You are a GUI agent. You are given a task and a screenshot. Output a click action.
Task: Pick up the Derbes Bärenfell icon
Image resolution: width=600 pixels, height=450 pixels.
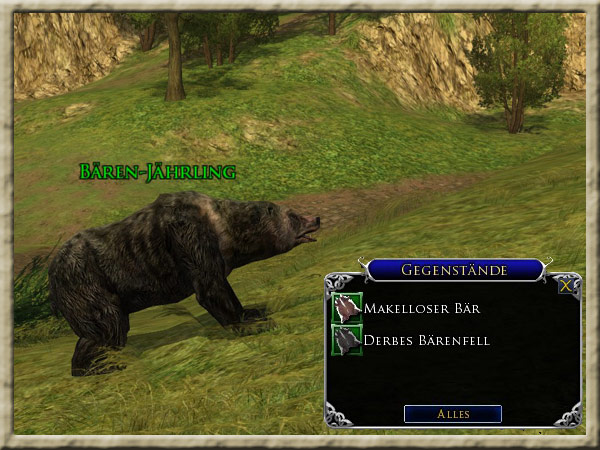[347, 340]
